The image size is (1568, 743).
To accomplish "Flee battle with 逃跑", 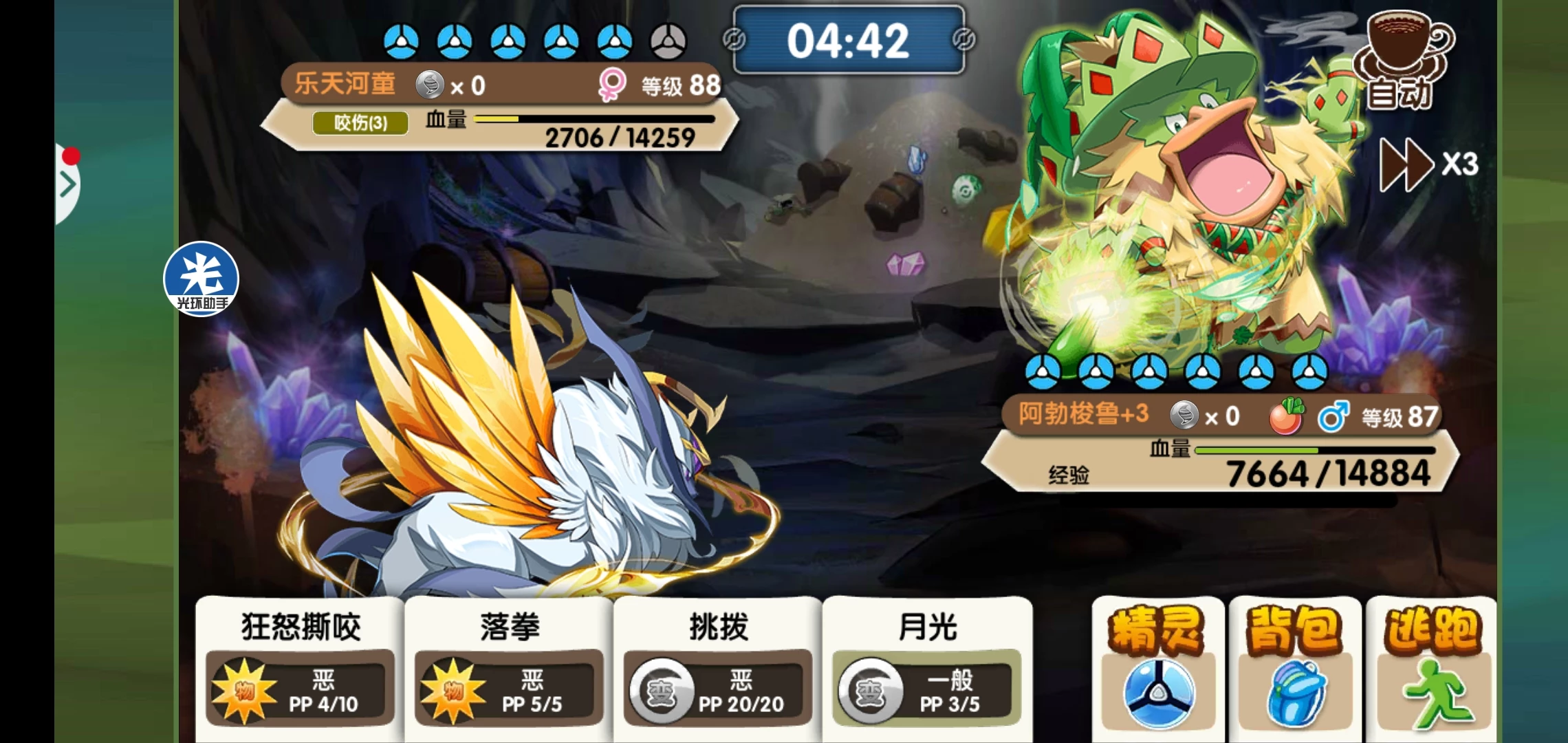I will click(x=1430, y=669).
